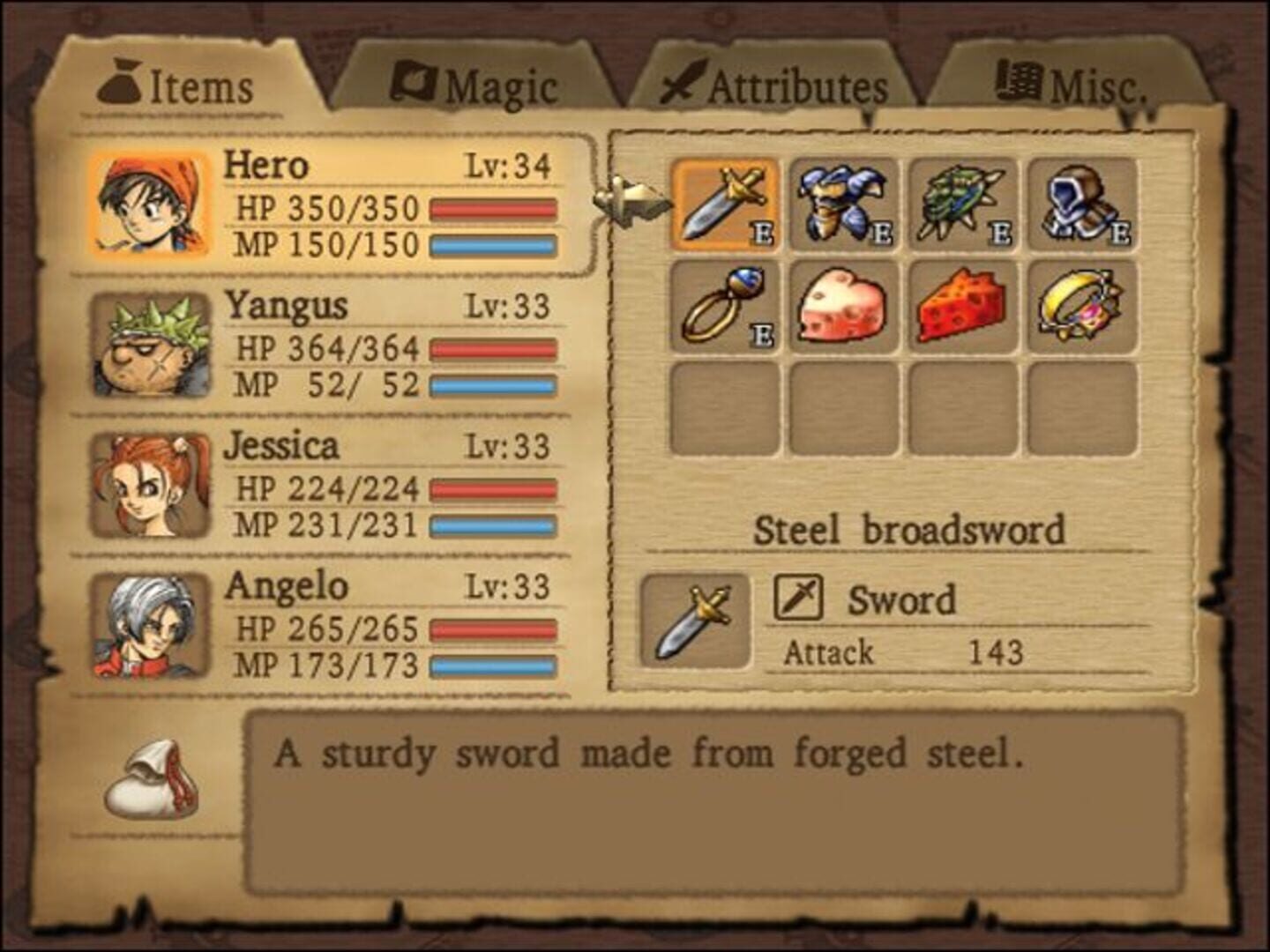Image resolution: width=1270 pixels, height=952 pixels.
Task: Select the pink heart-shaped cheese
Action: coord(844,306)
